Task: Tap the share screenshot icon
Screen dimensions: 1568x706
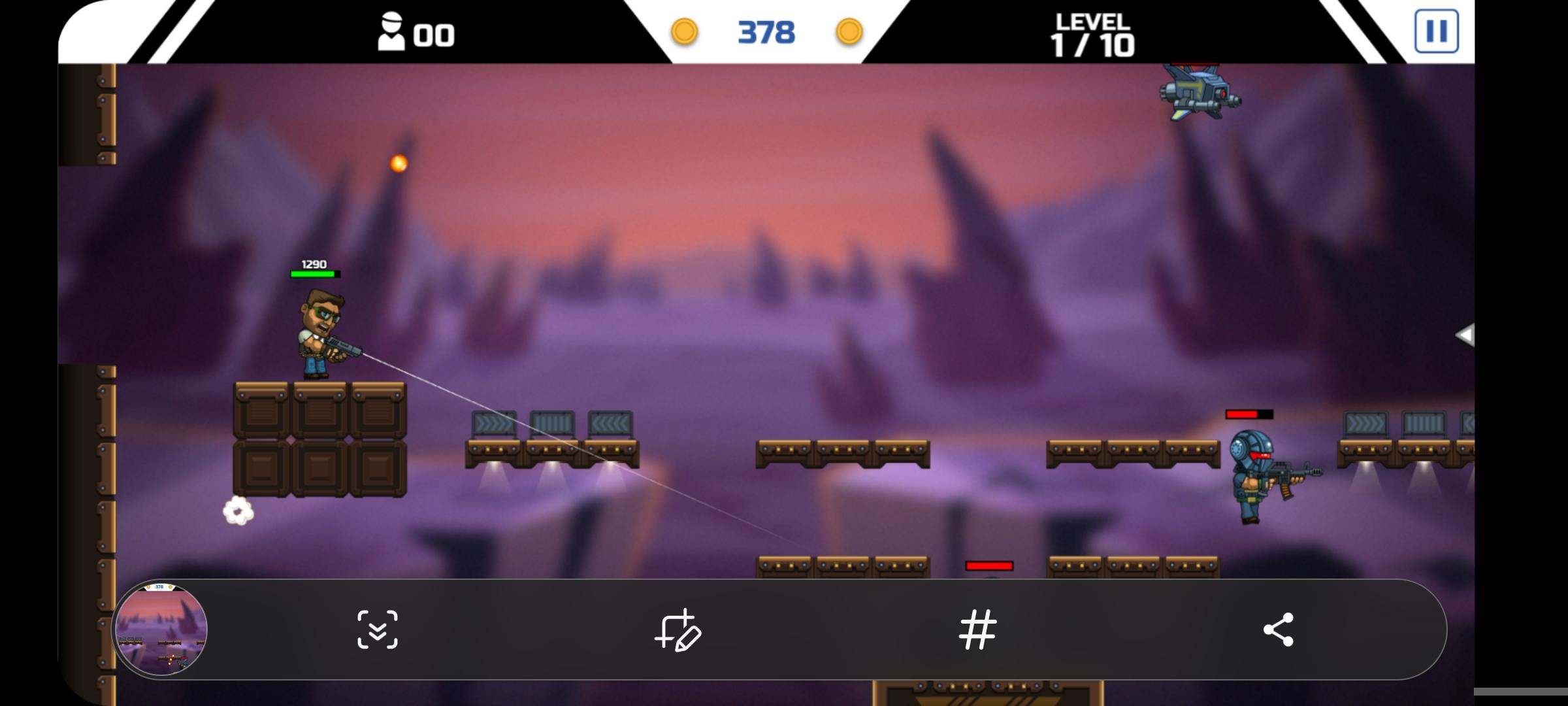Action: pos(1278,630)
